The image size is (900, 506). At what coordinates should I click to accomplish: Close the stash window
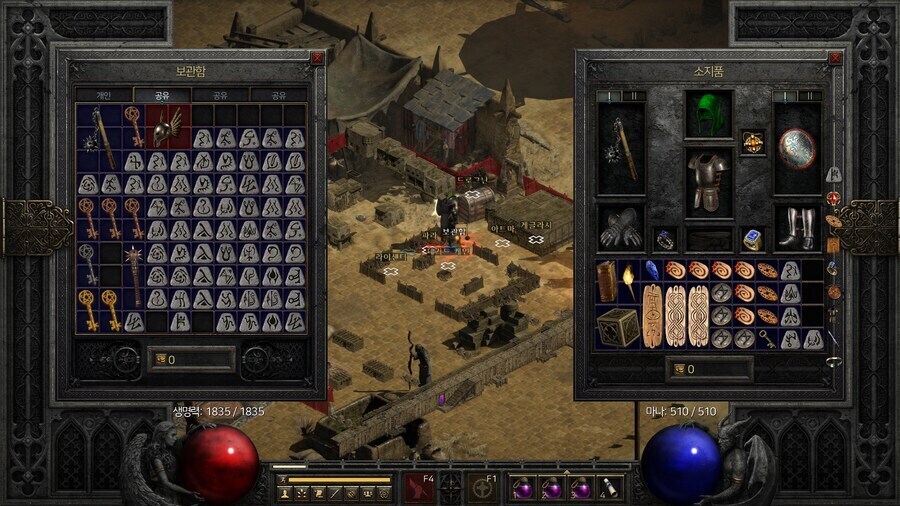pyautogui.click(x=317, y=59)
